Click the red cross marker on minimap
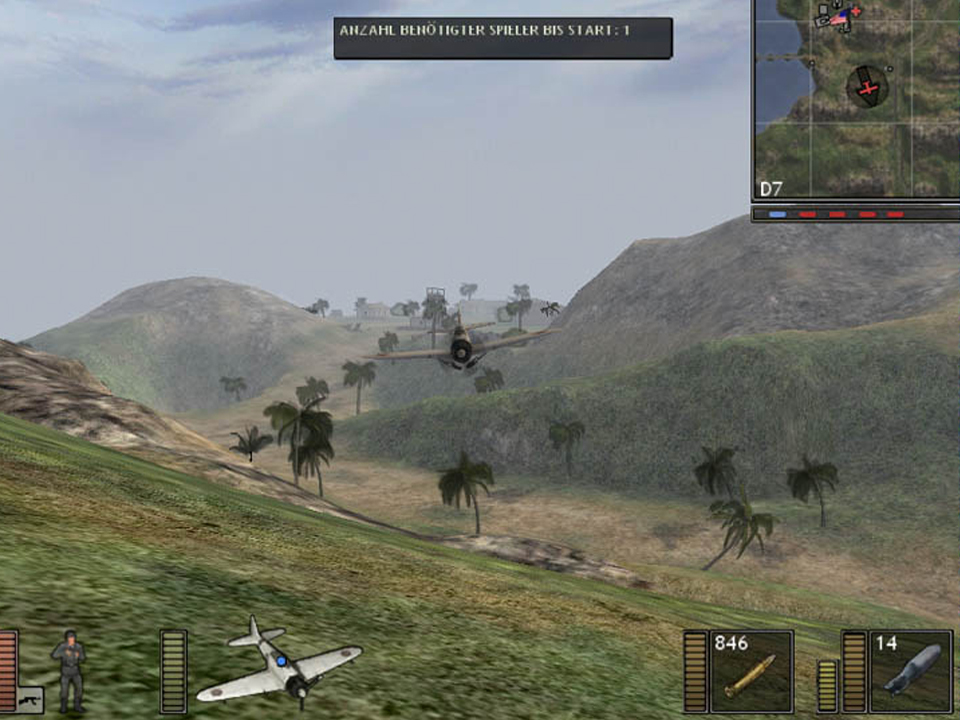This screenshot has height=720, width=960. pos(868,88)
